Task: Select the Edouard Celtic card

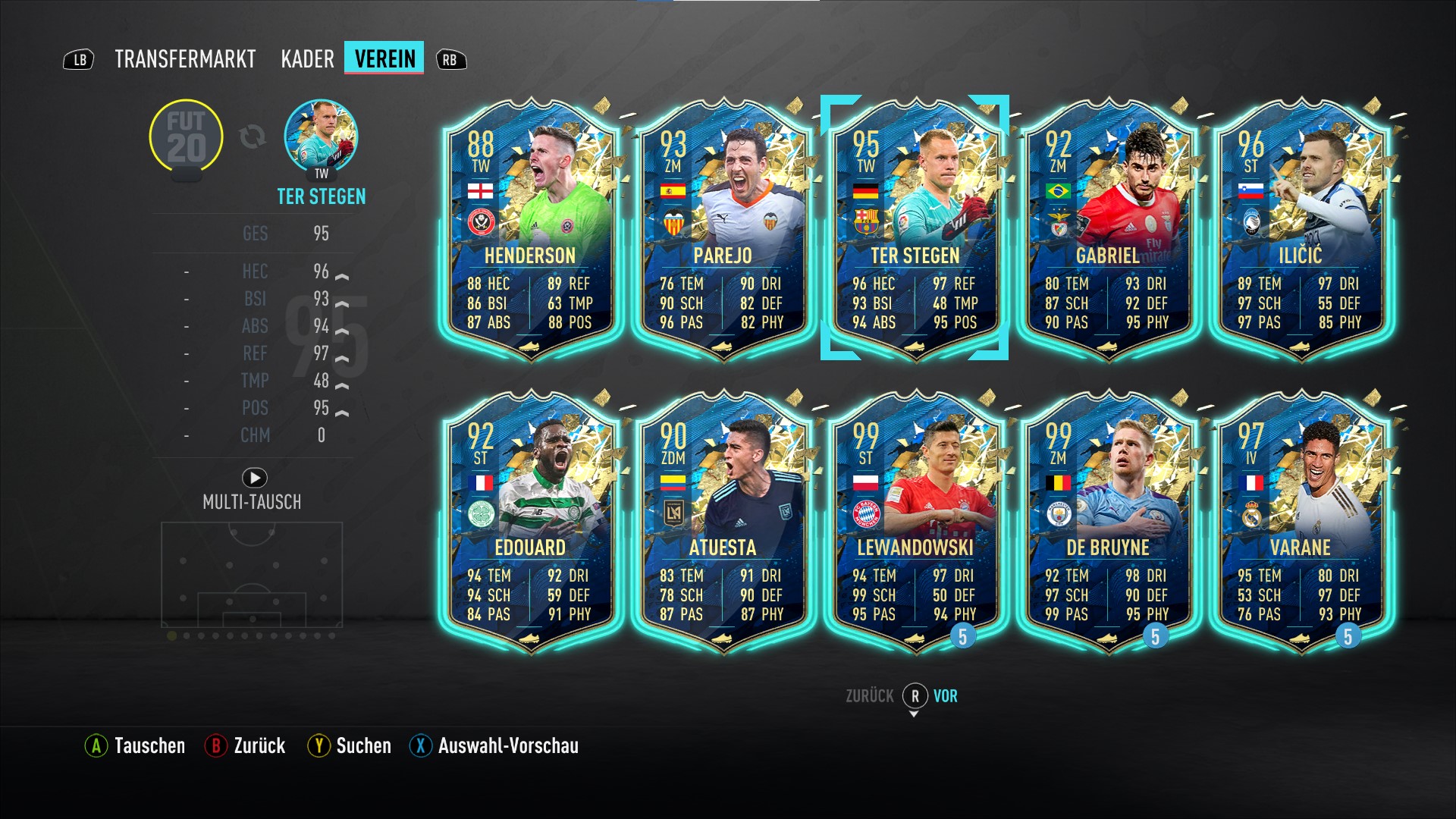Action: coord(530,520)
